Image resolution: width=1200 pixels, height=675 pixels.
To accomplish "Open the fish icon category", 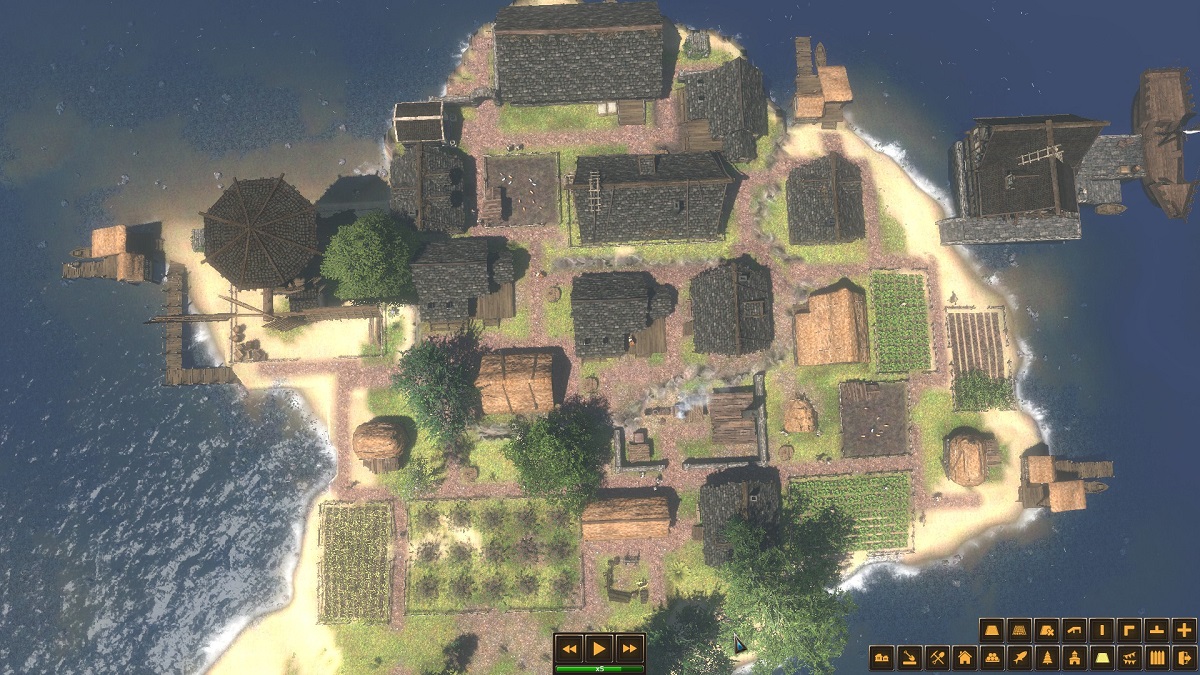I will click(1019, 657).
